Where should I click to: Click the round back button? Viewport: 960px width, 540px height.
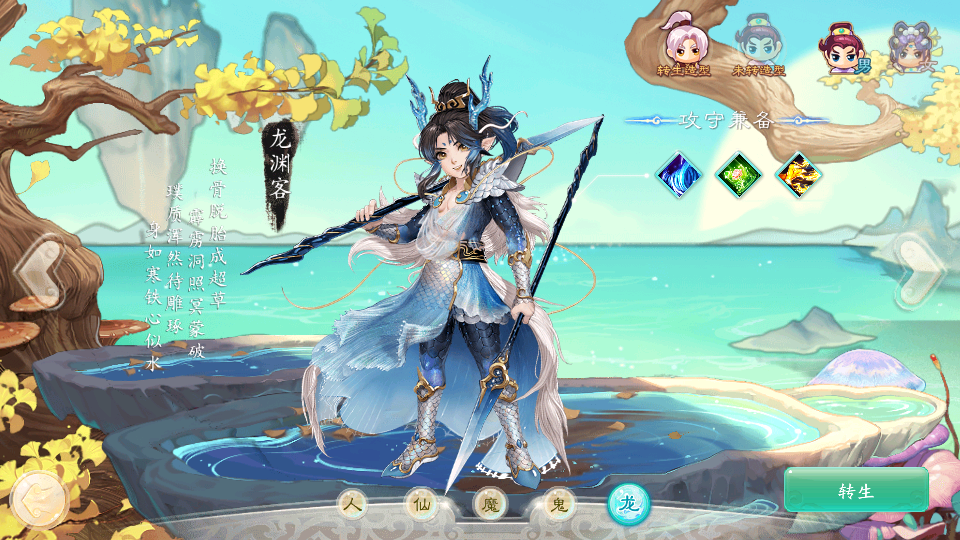pyautogui.click(x=39, y=498)
